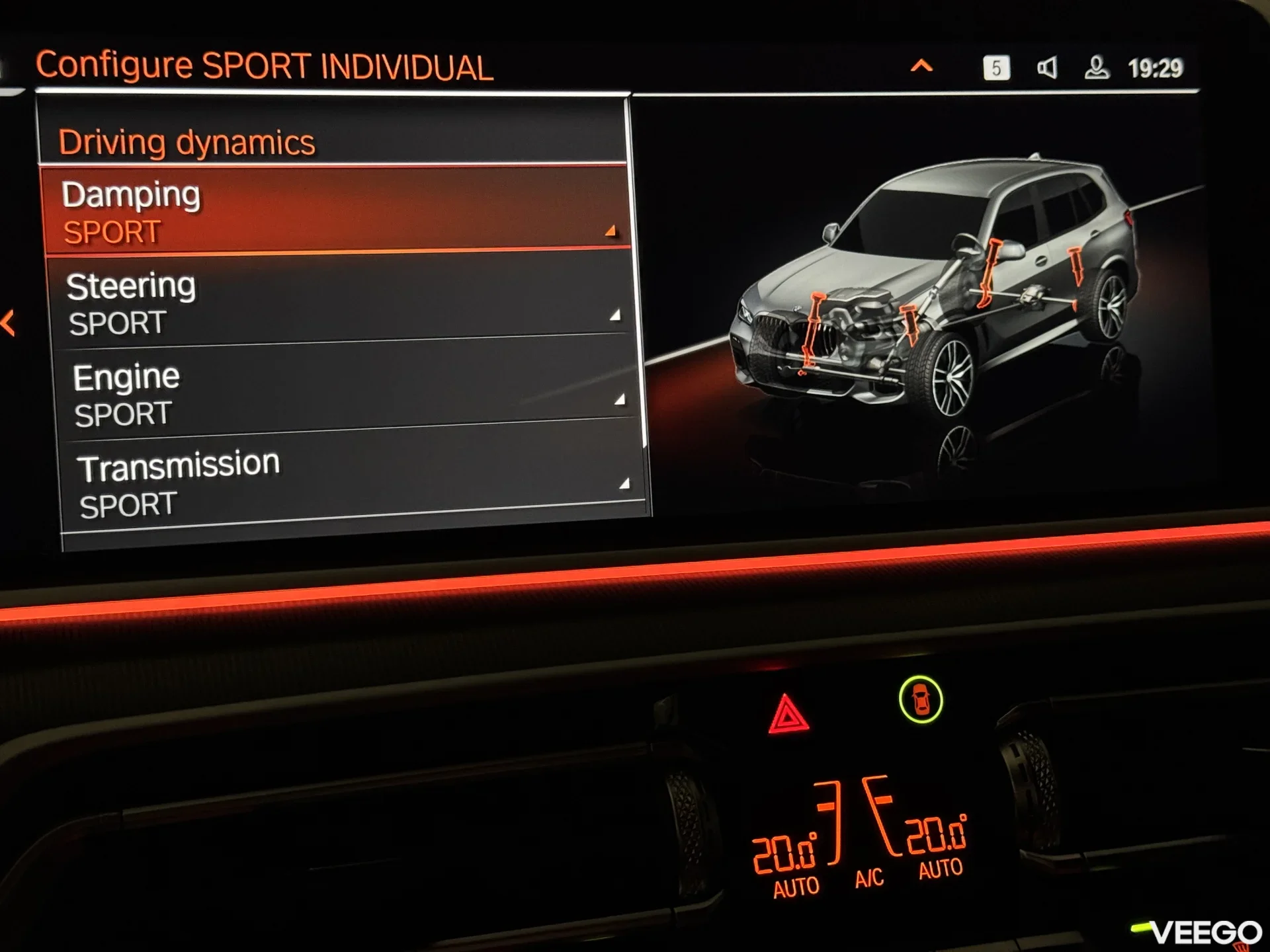Open the notifications badge showing 5

[x=996, y=69]
